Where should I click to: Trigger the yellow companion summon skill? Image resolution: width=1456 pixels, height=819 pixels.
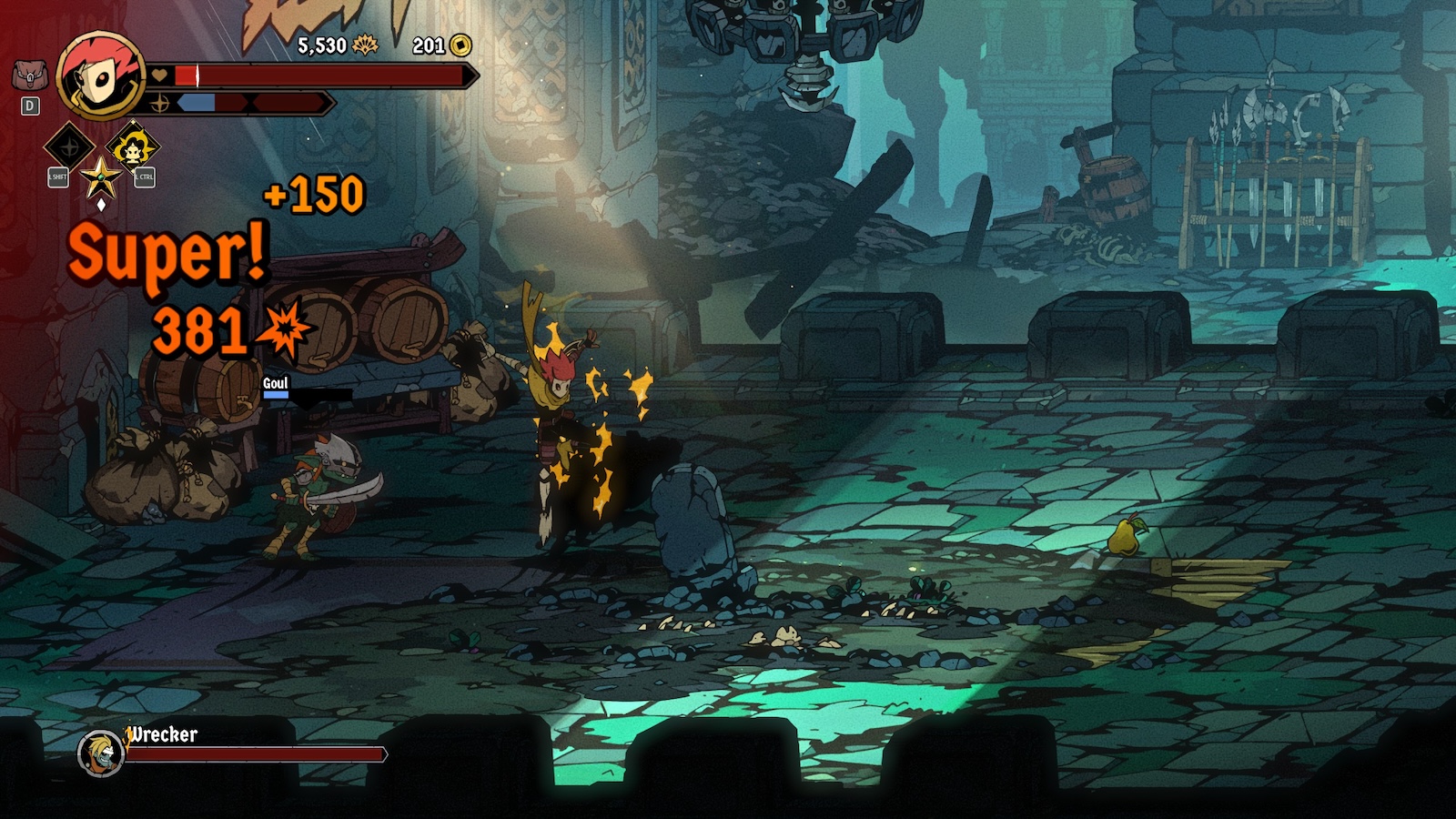133,147
